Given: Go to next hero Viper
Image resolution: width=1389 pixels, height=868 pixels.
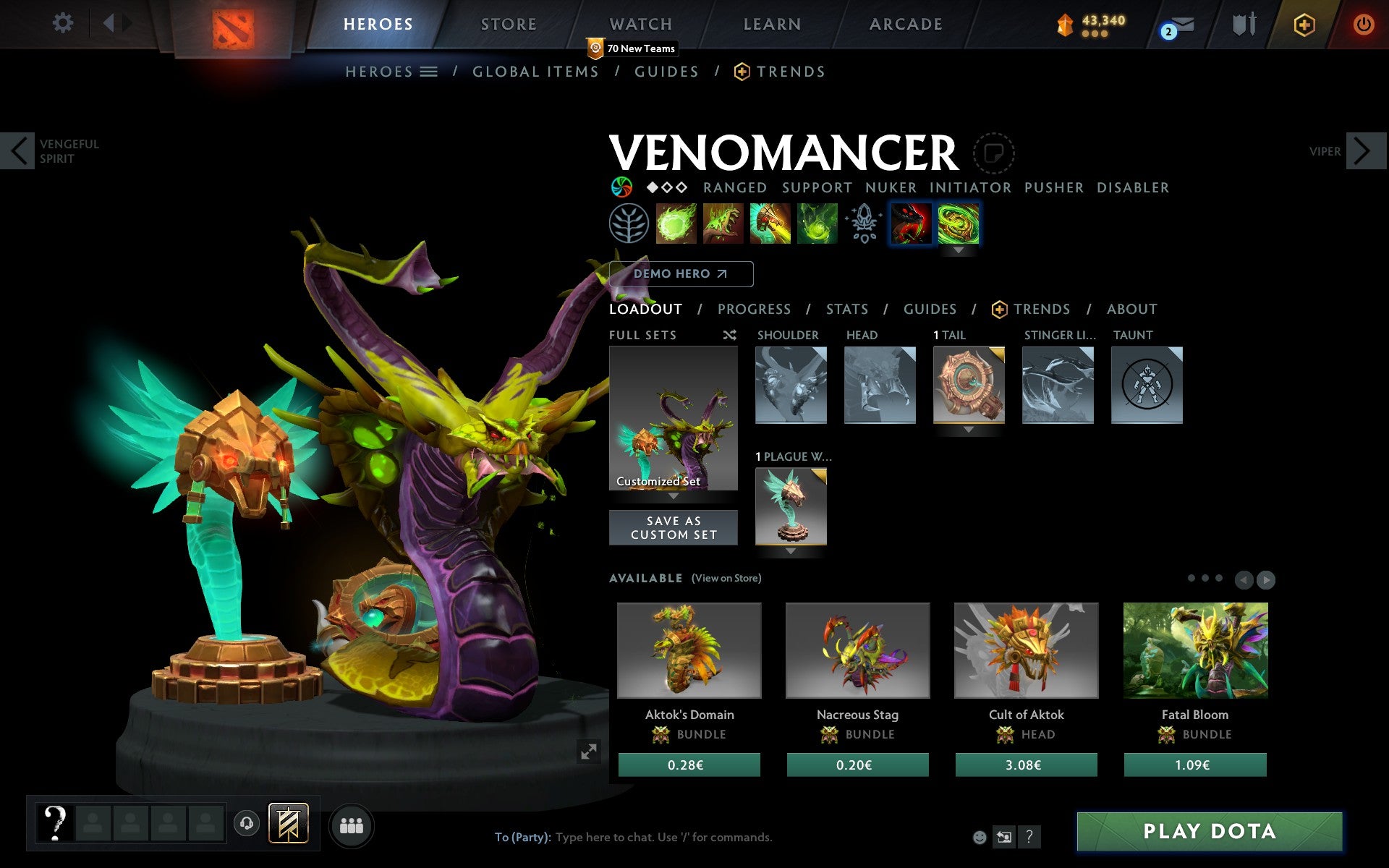Looking at the screenshot, I should pyautogui.click(x=1362, y=151).
